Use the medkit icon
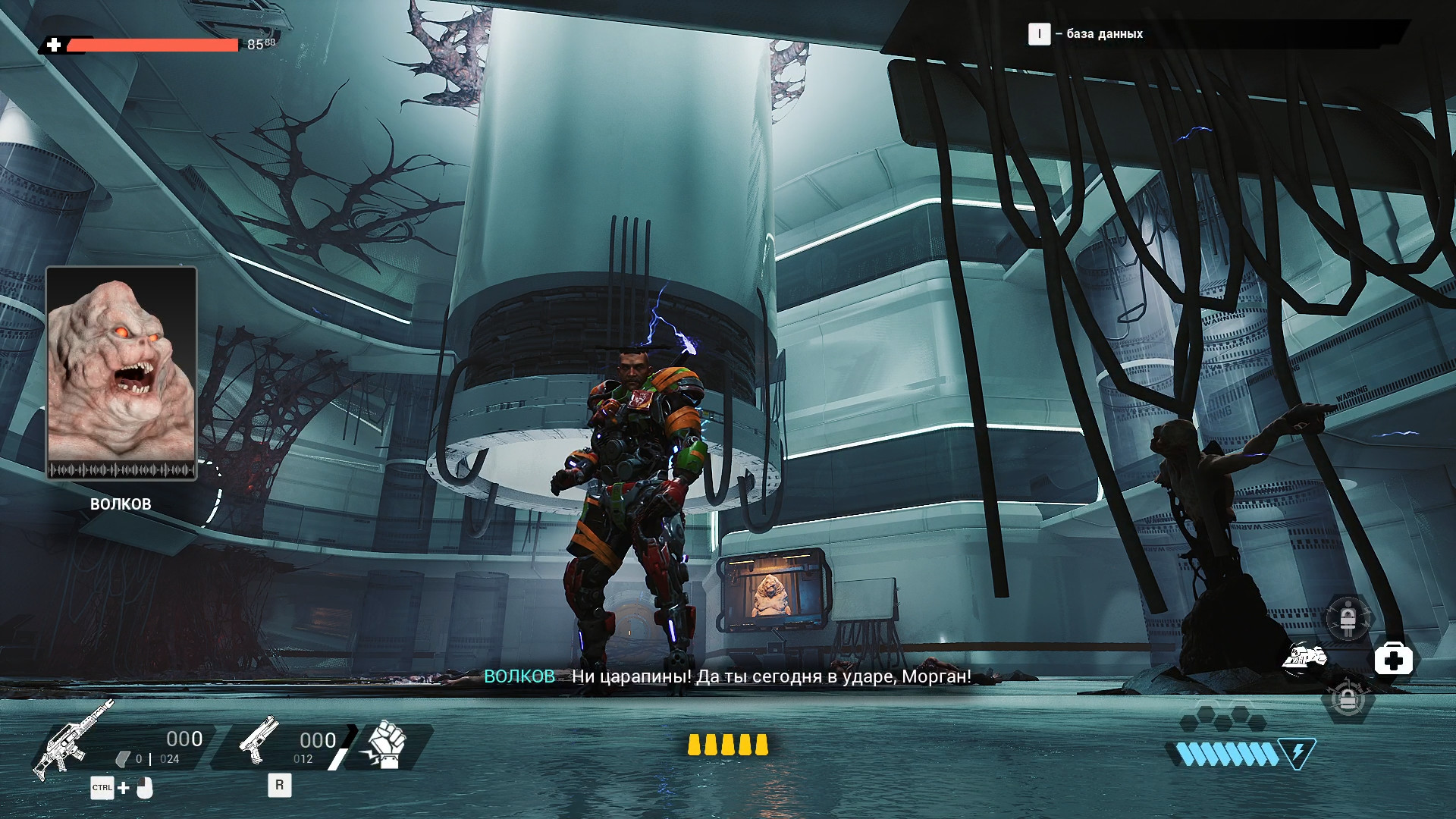Viewport: 1456px width, 819px height. (x=1393, y=659)
